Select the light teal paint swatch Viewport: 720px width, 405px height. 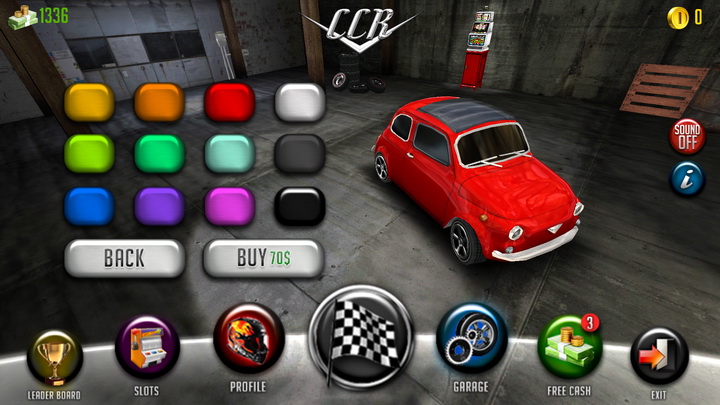[x=230, y=154]
